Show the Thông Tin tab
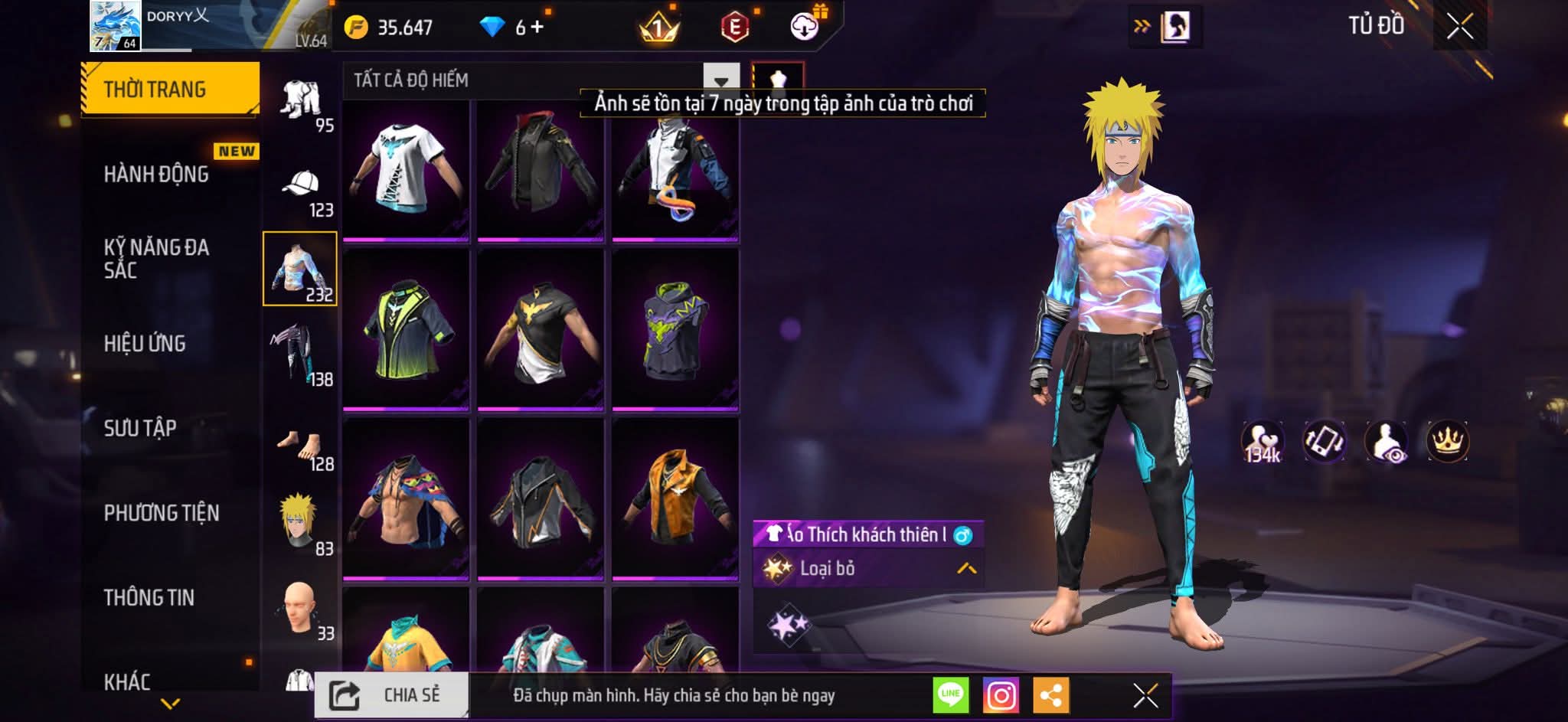 pyautogui.click(x=149, y=597)
